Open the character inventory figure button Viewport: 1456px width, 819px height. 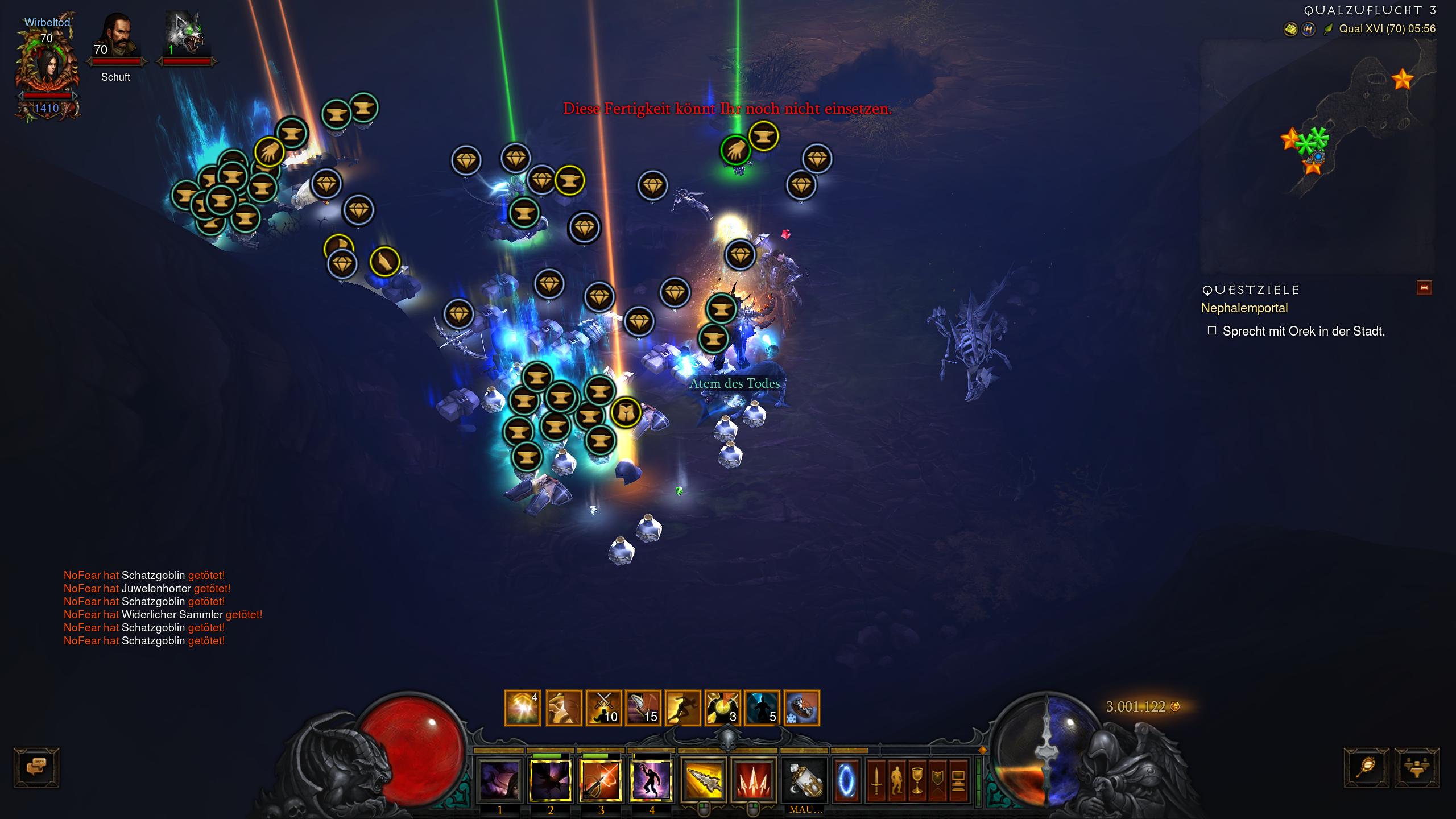(x=896, y=780)
